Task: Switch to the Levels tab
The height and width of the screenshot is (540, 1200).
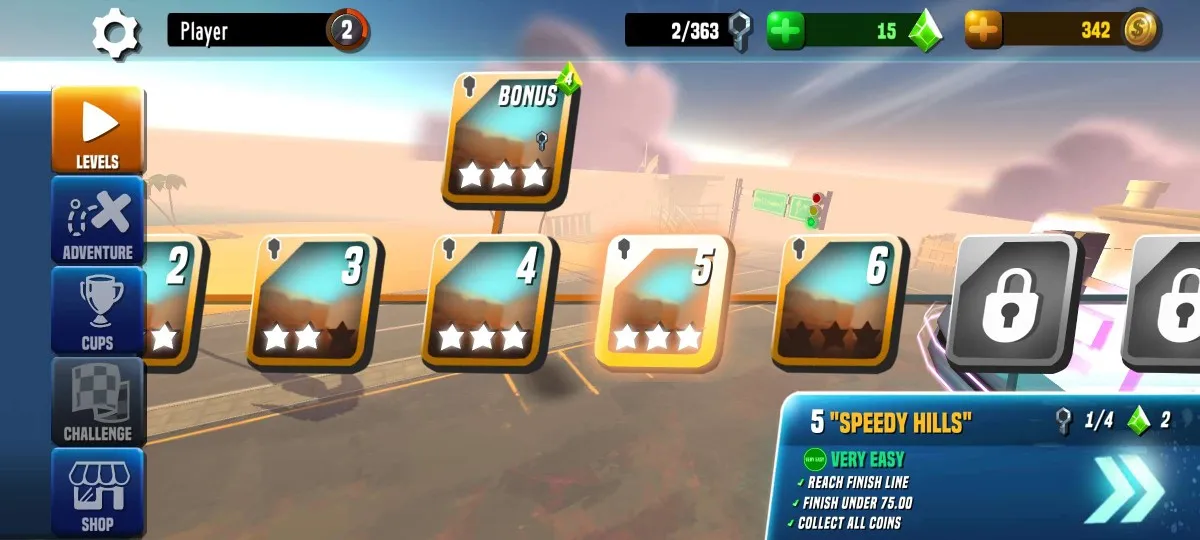Action: pos(98,130)
